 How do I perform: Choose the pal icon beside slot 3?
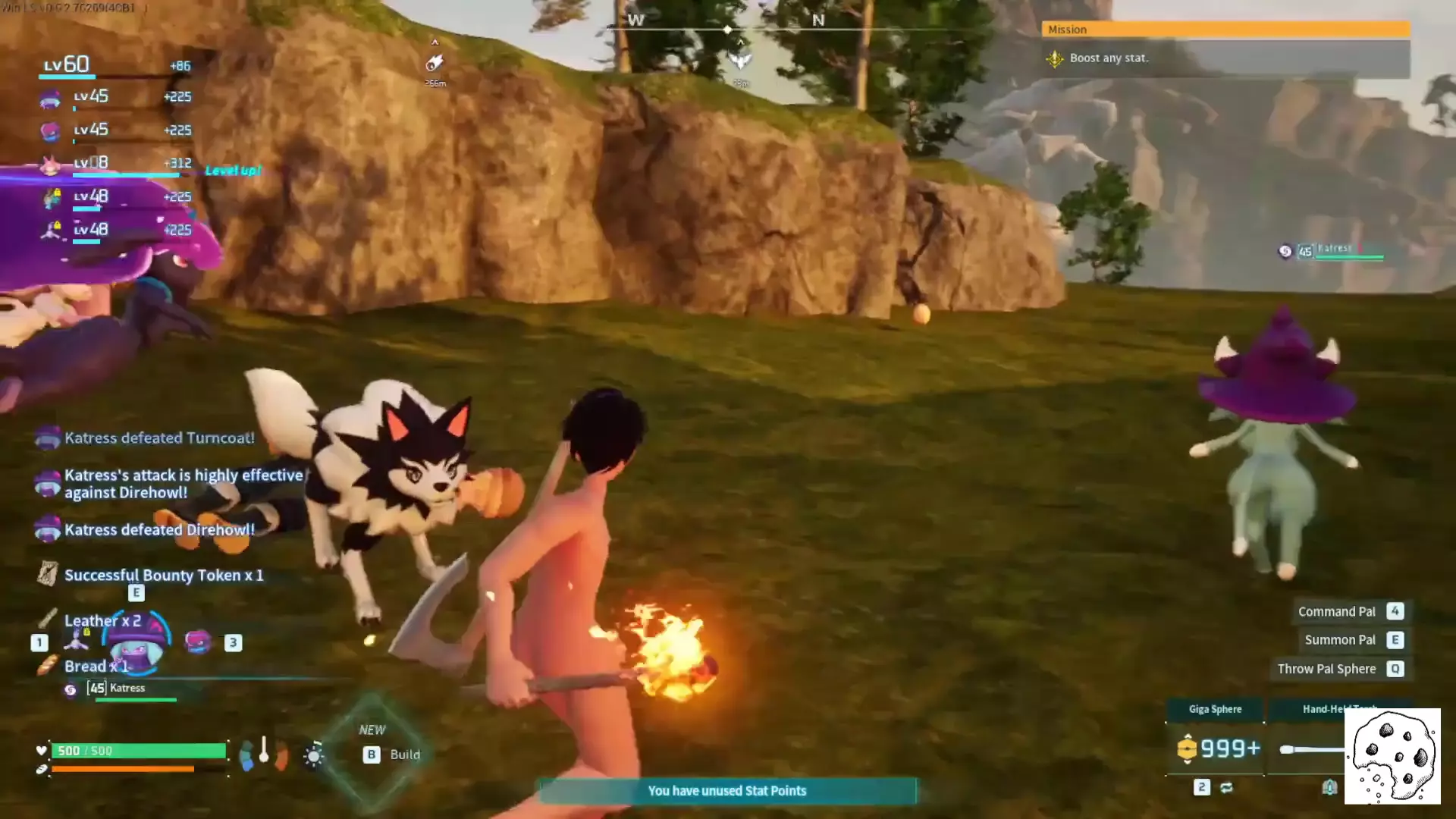click(198, 642)
